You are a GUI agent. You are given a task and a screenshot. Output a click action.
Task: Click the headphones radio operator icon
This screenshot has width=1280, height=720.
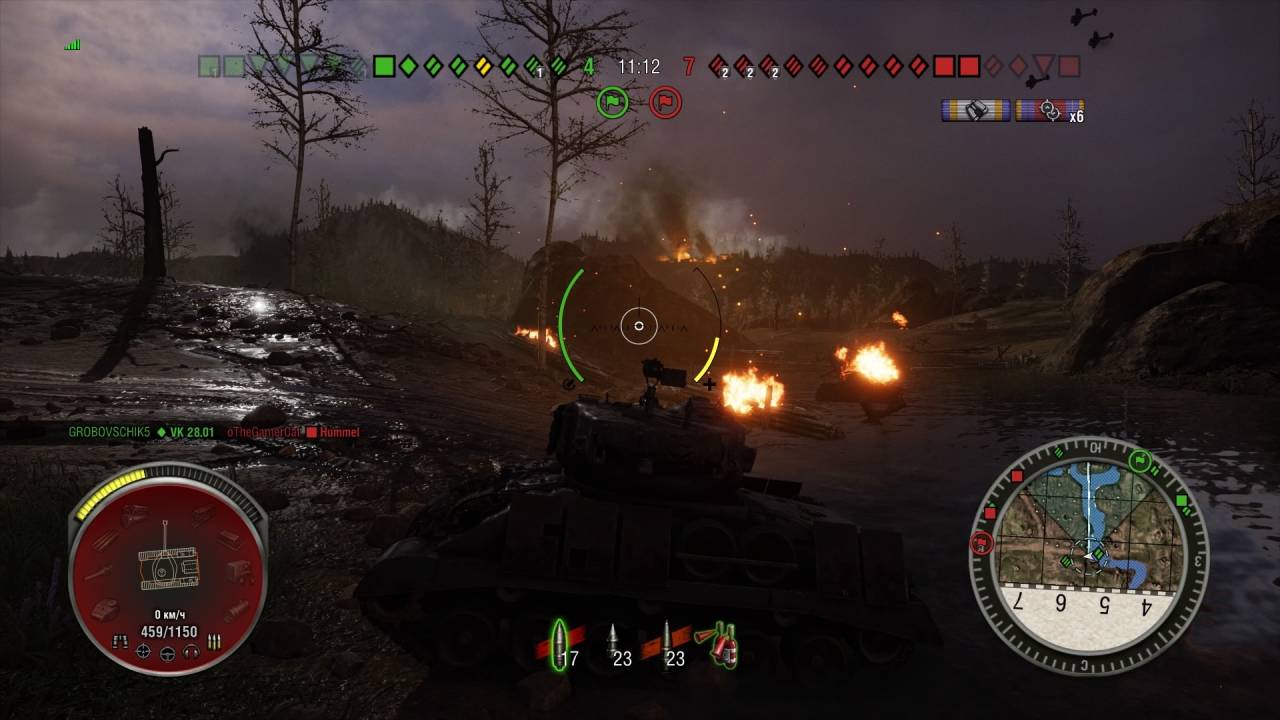(x=190, y=651)
